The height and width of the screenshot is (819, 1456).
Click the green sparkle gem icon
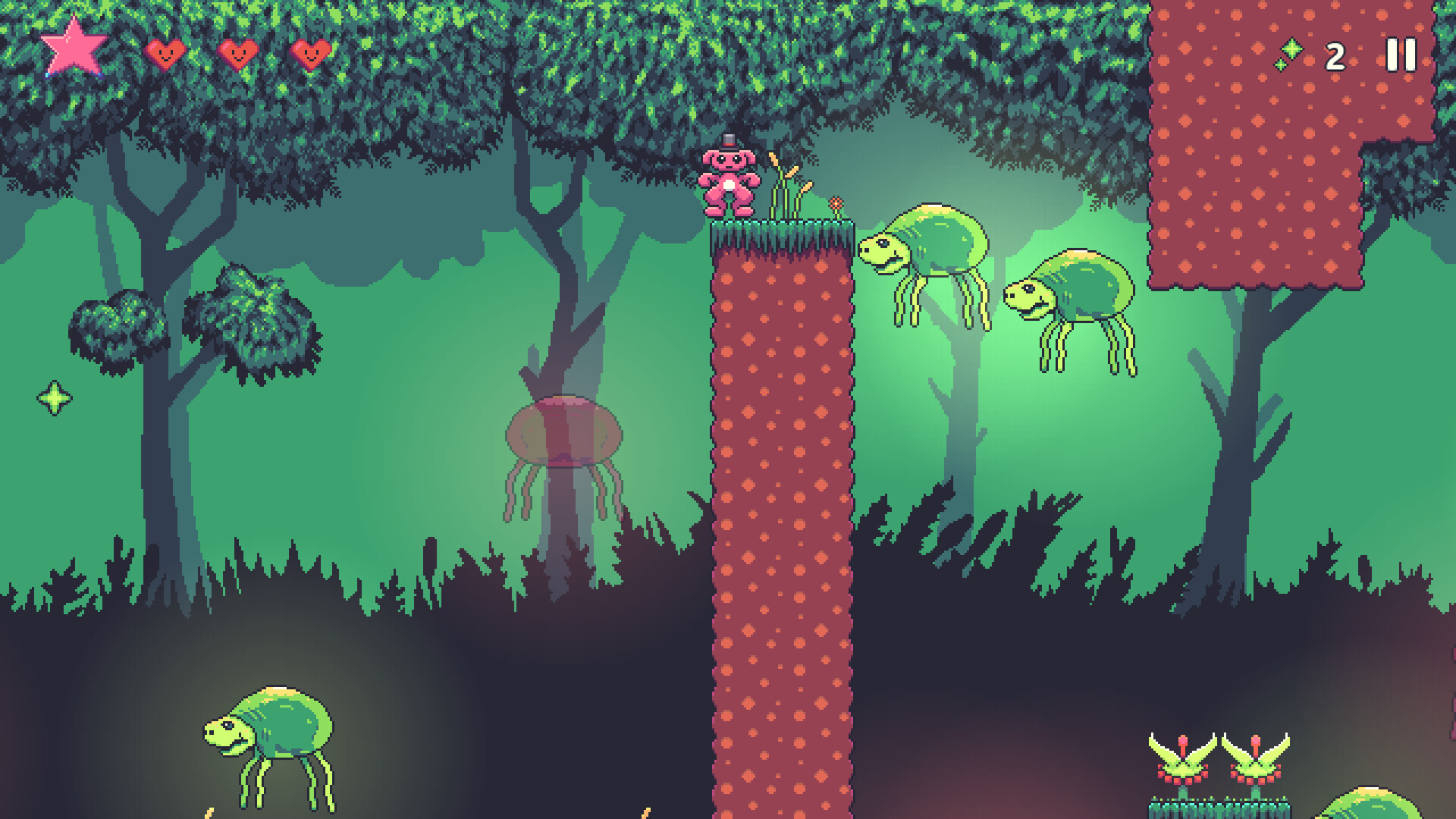[1293, 49]
